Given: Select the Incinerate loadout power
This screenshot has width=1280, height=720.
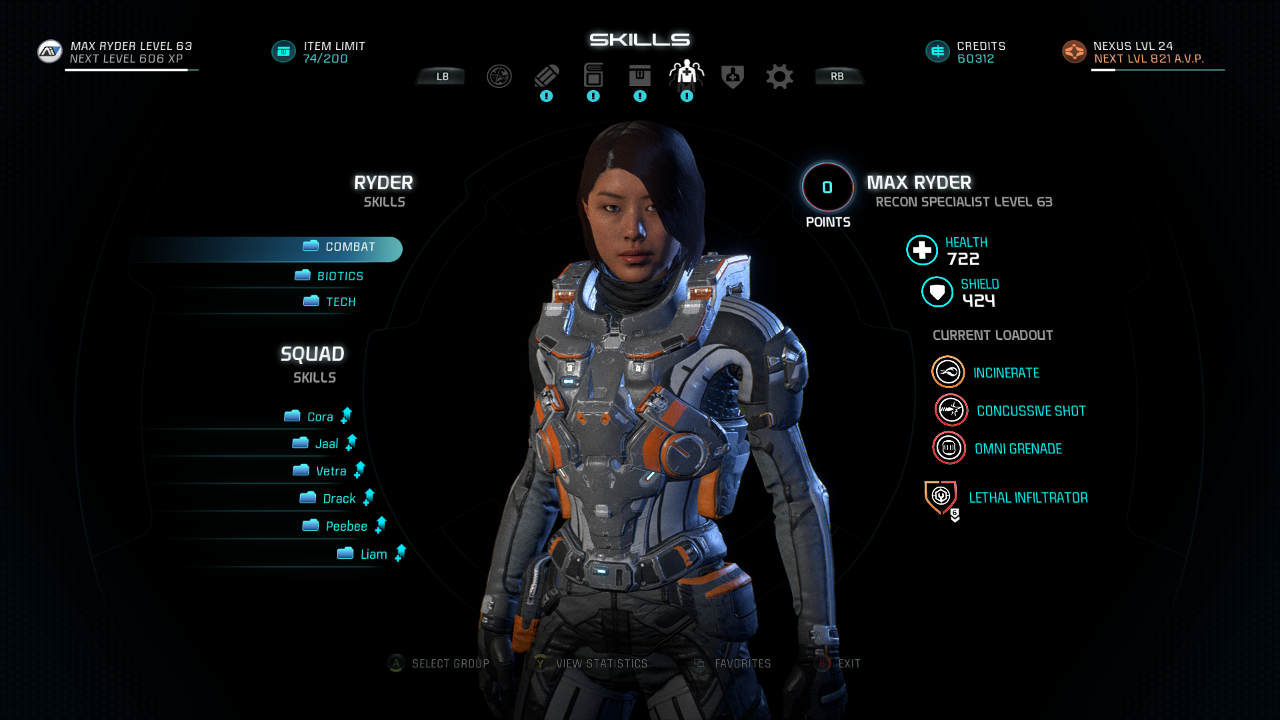Looking at the screenshot, I should (948, 372).
